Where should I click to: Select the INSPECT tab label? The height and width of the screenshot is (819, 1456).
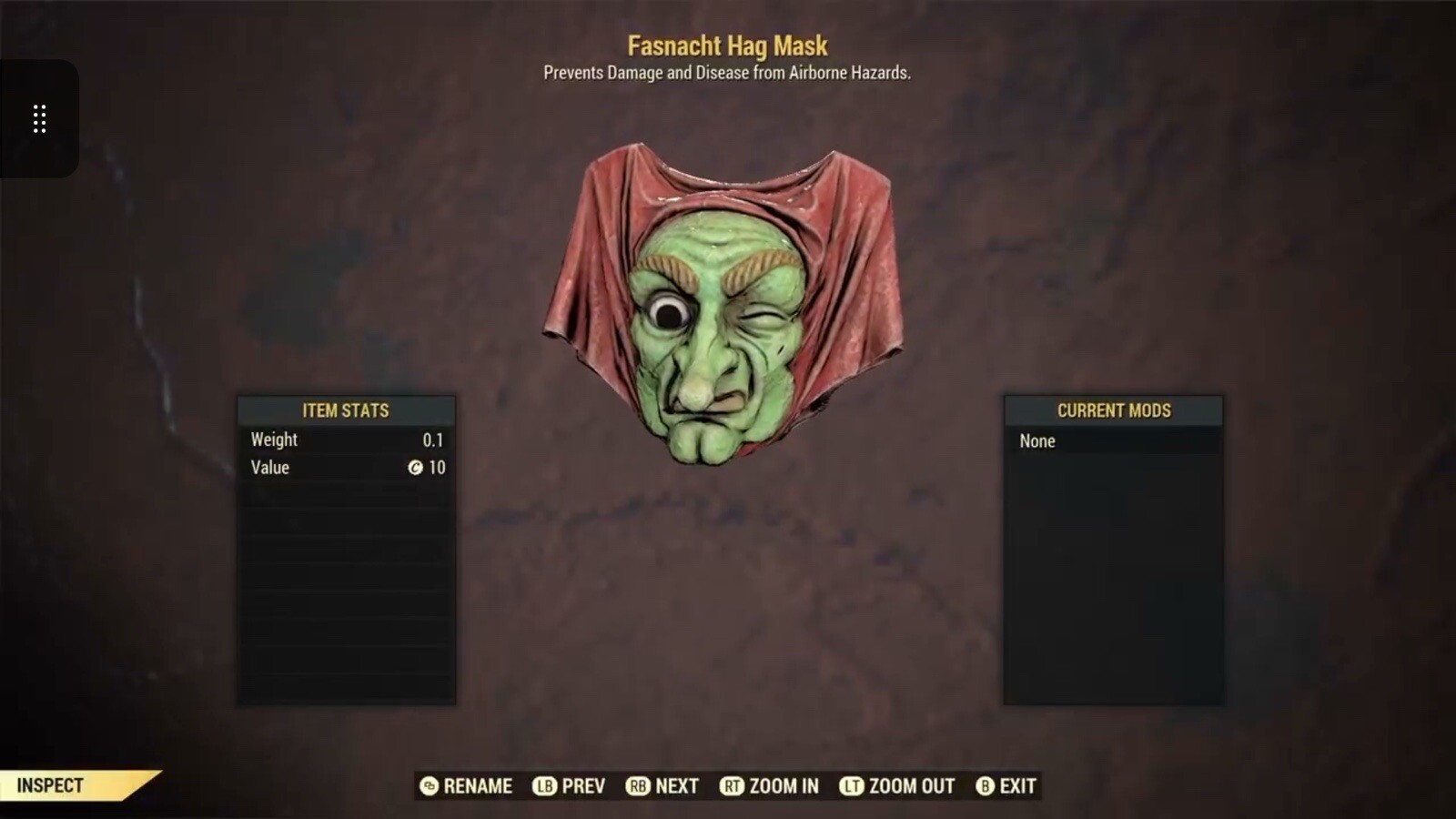[x=50, y=784]
